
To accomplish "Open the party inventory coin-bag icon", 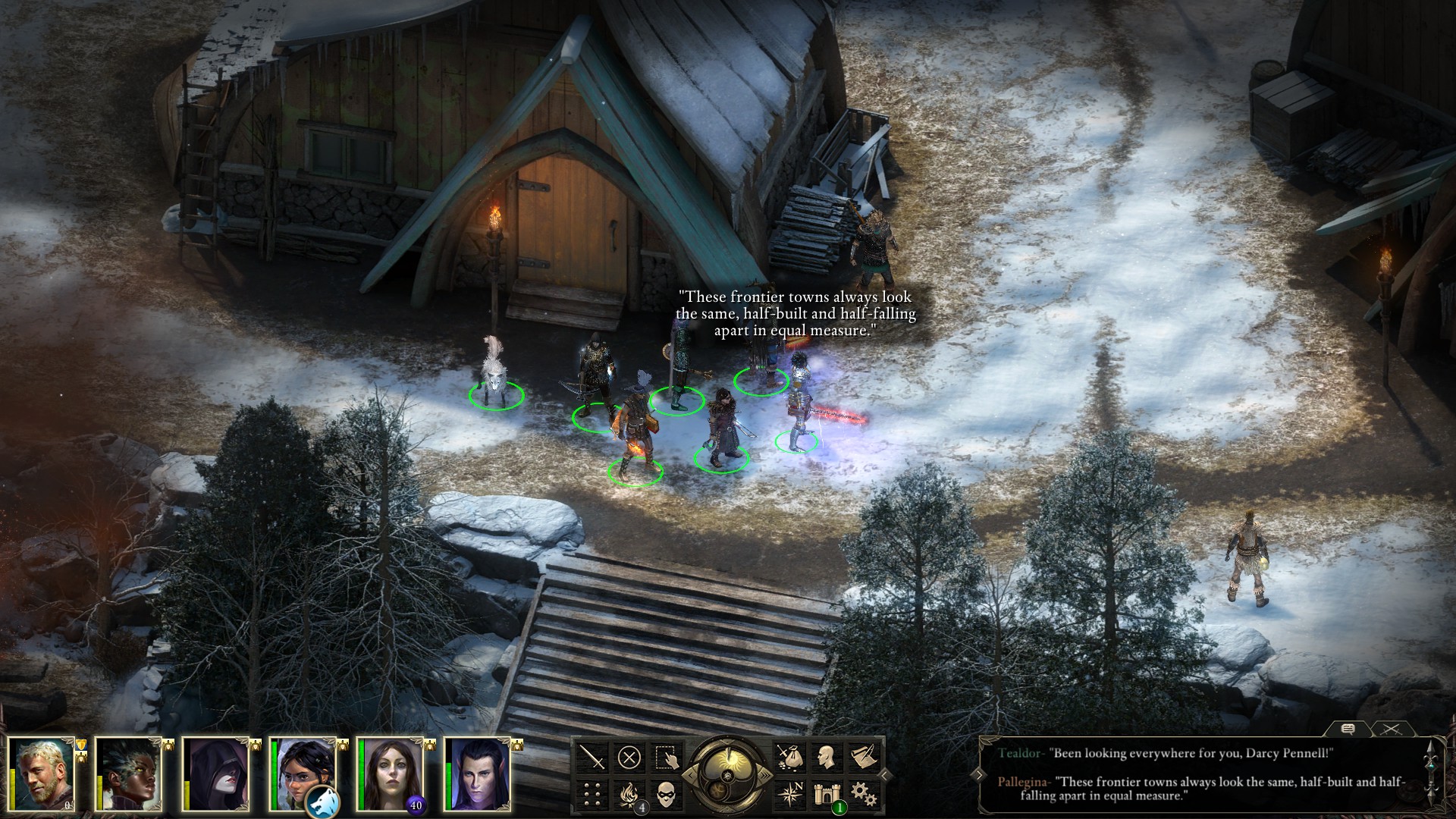I will point(791,758).
